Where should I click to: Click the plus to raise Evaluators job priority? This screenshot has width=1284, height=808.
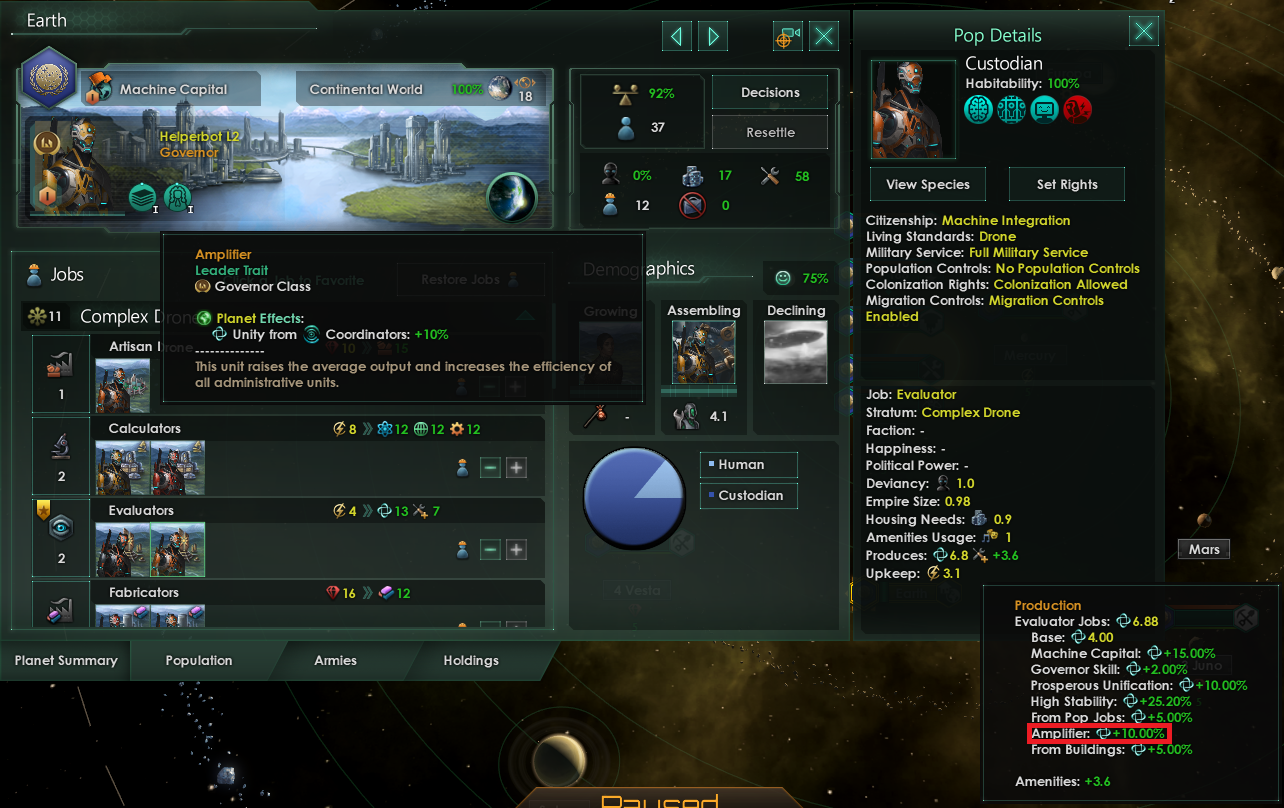tap(515, 548)
